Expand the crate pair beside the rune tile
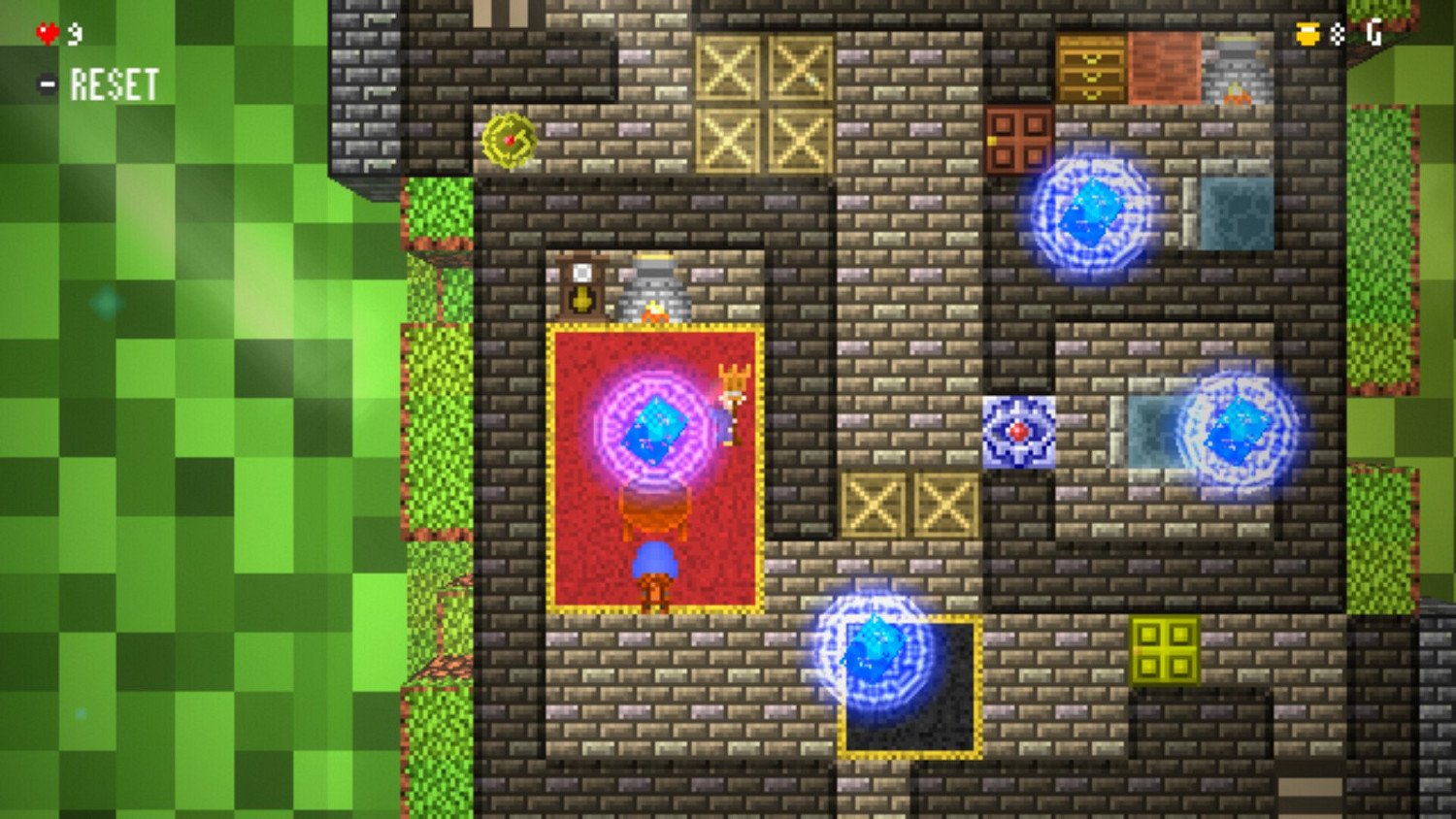Viewport: 1456px width, 819px height. tap(910, 505)
